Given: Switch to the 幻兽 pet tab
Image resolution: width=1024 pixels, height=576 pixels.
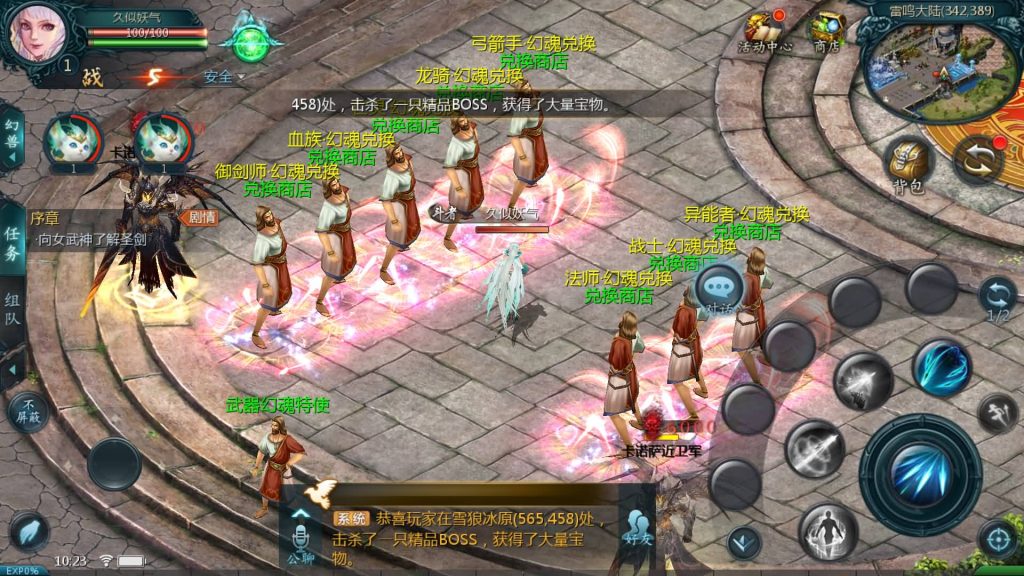Looking at the screenshot, I should pyautogui.click(x=11, y=135).
